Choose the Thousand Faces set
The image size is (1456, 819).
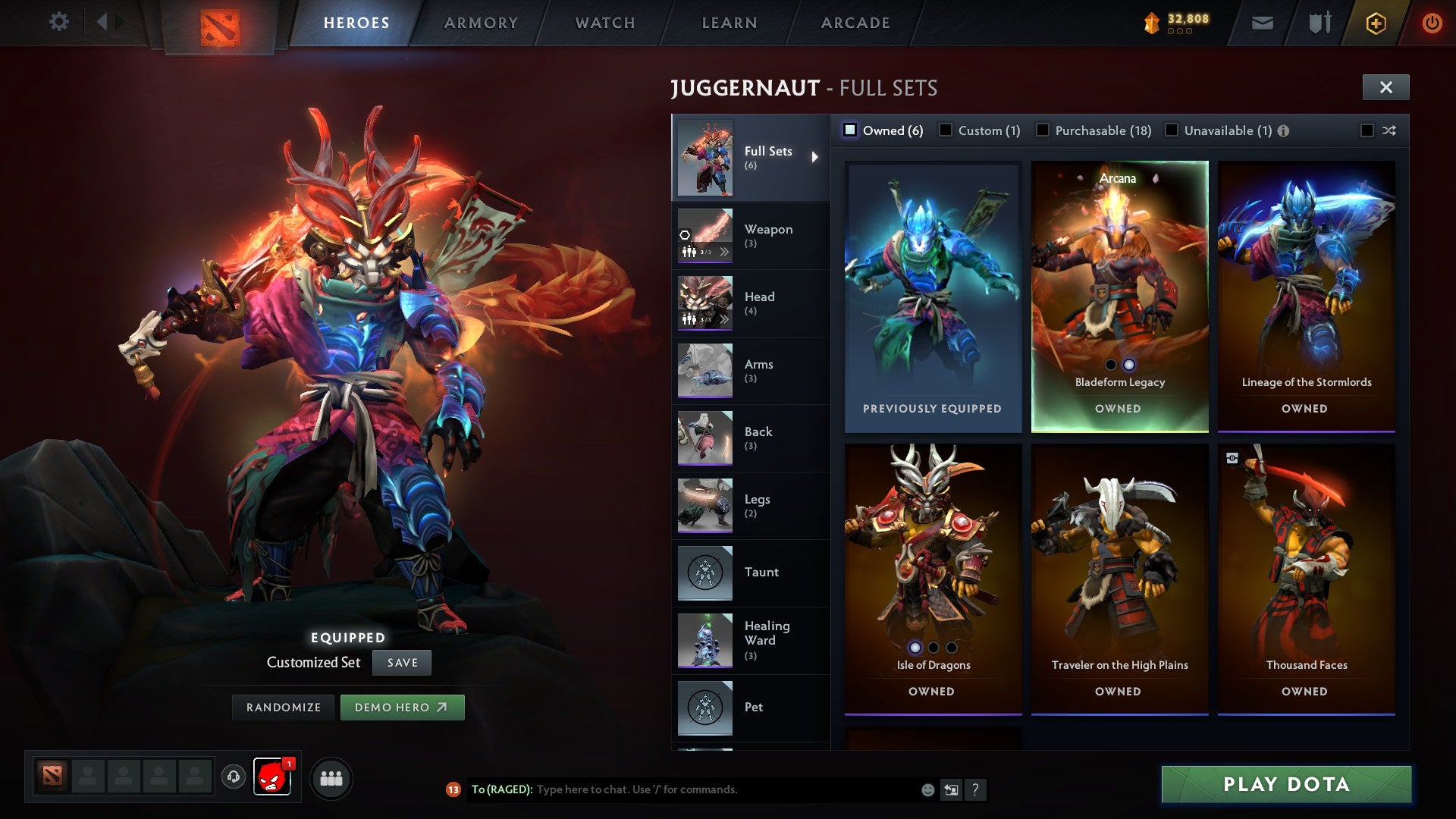[1306, 576]
